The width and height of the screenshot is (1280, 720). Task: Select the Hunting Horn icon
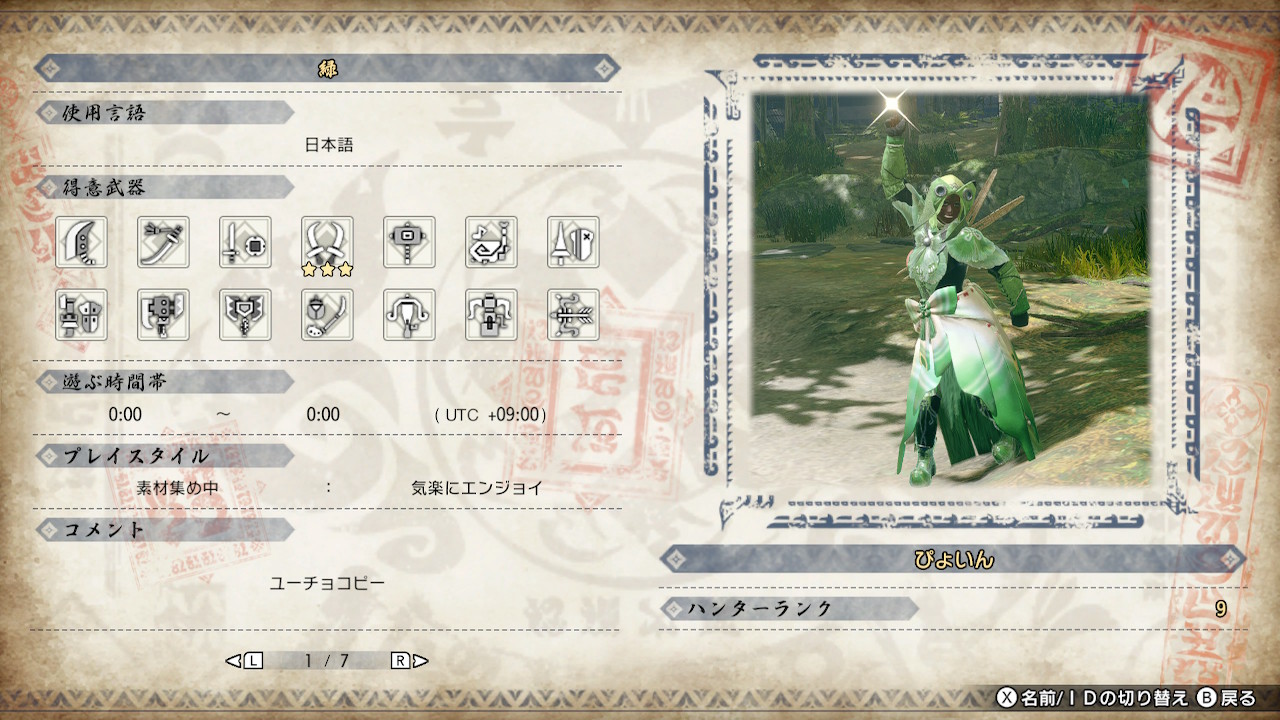pyautogui.click(x=492, y=242)
